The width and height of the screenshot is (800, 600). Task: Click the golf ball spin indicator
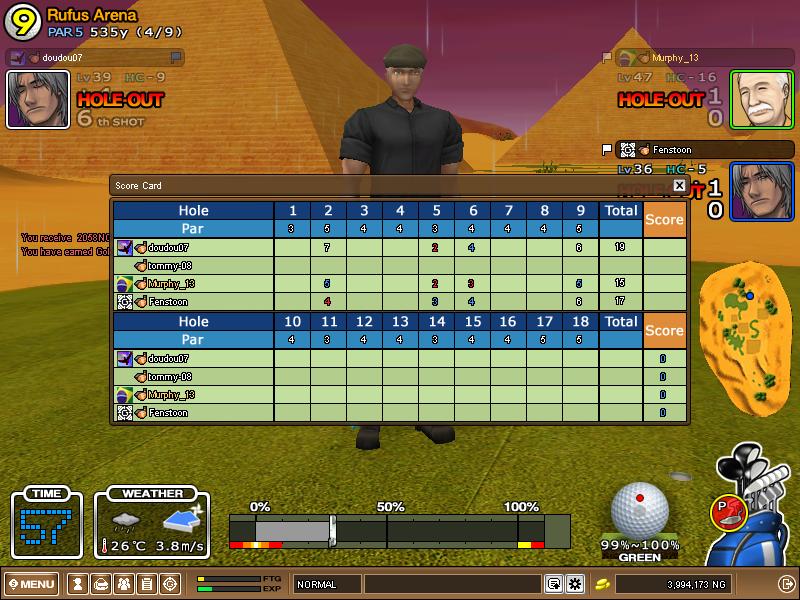pos(639,509)
